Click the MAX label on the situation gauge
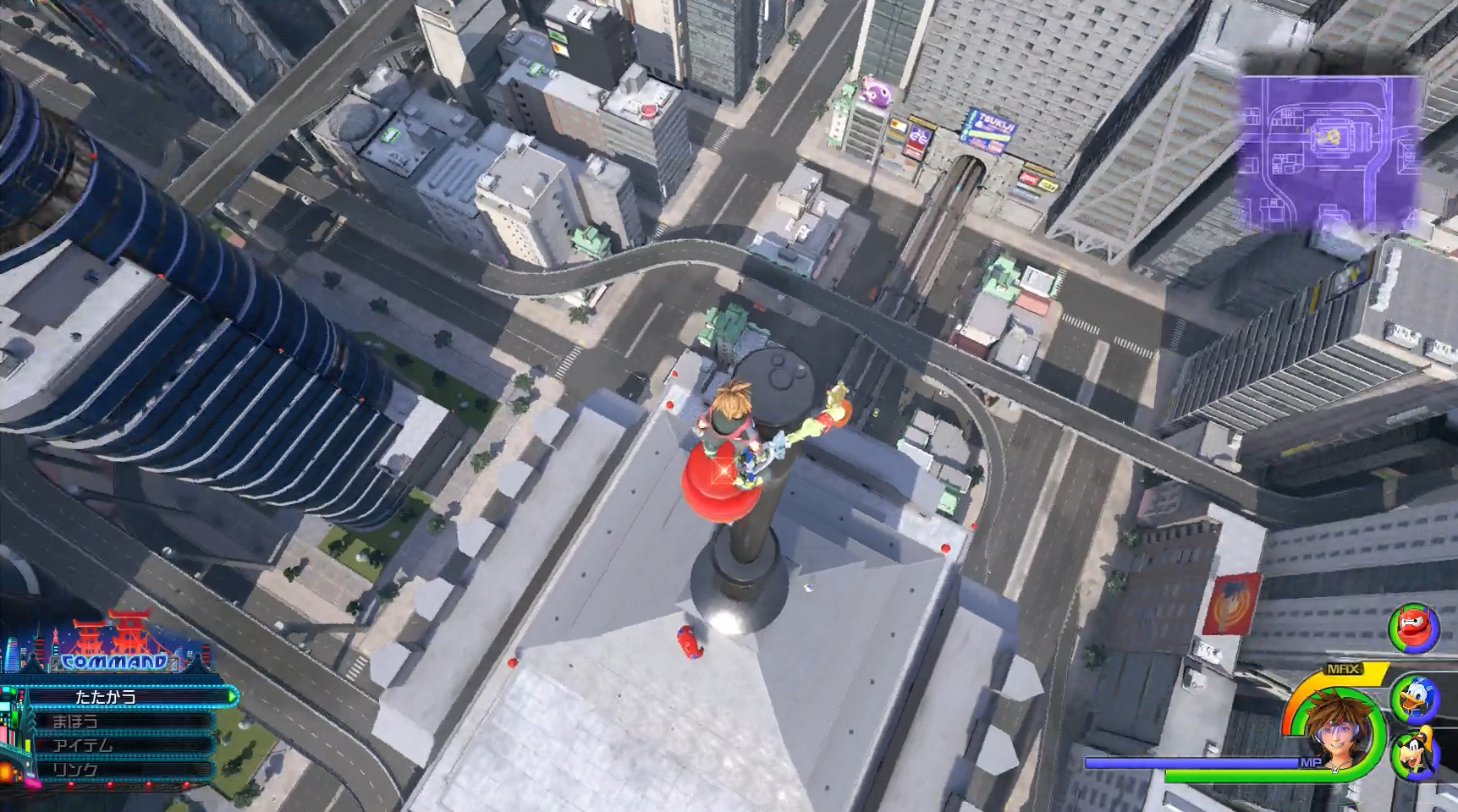 (1343, 667)
